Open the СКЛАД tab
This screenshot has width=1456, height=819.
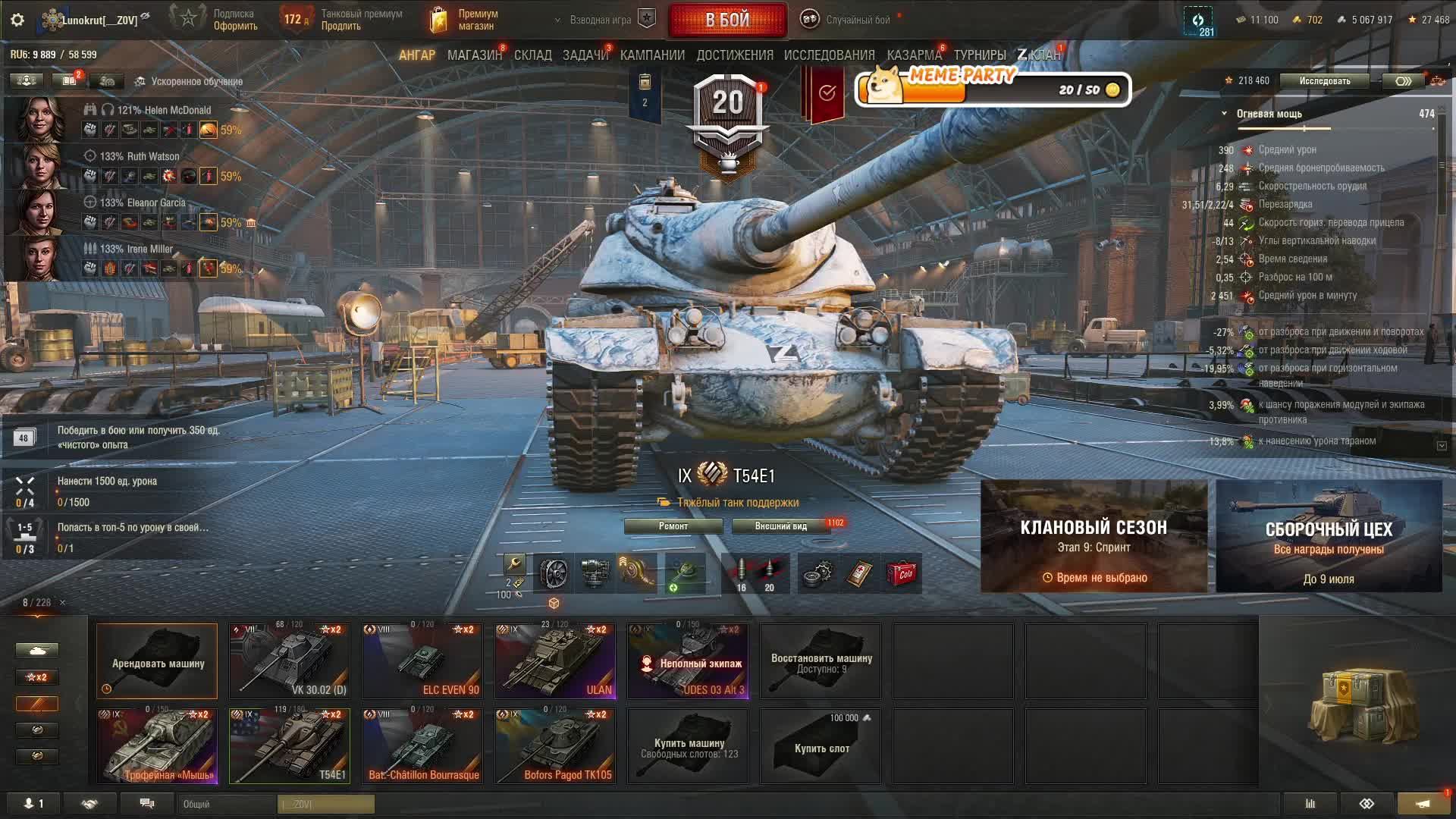point(532,55)
